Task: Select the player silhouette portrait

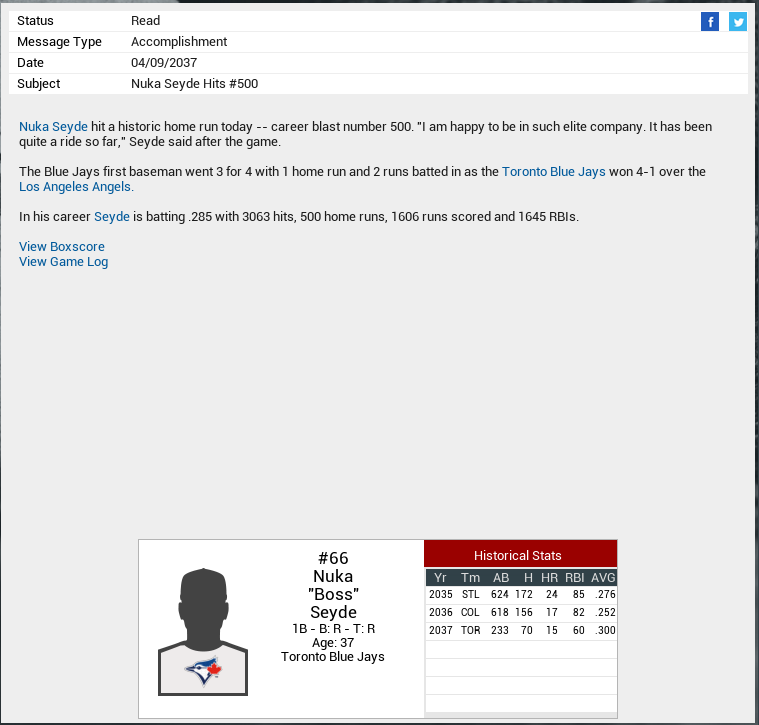Action: click(x=203, y=630)
